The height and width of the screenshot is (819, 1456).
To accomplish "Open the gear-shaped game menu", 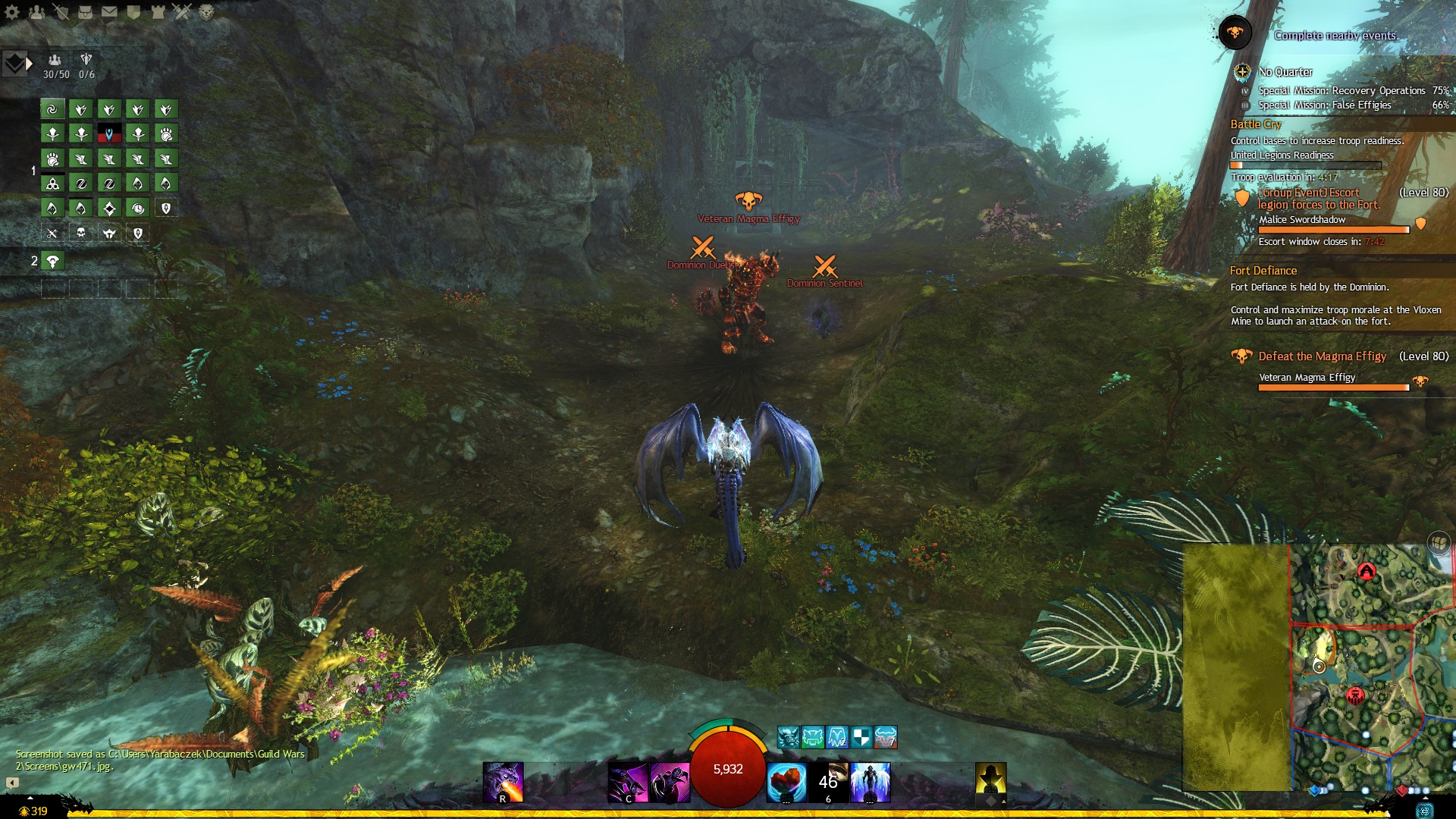I will pyautogui.click(x=12, y=11).
